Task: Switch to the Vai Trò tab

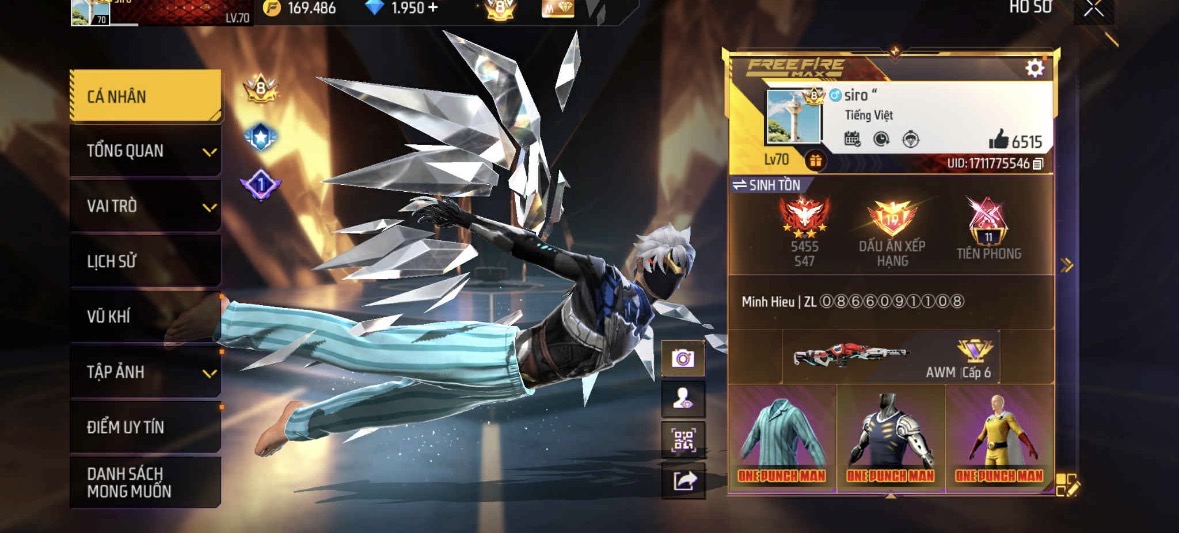Action: pyautogui.click(x=145, y=206)
